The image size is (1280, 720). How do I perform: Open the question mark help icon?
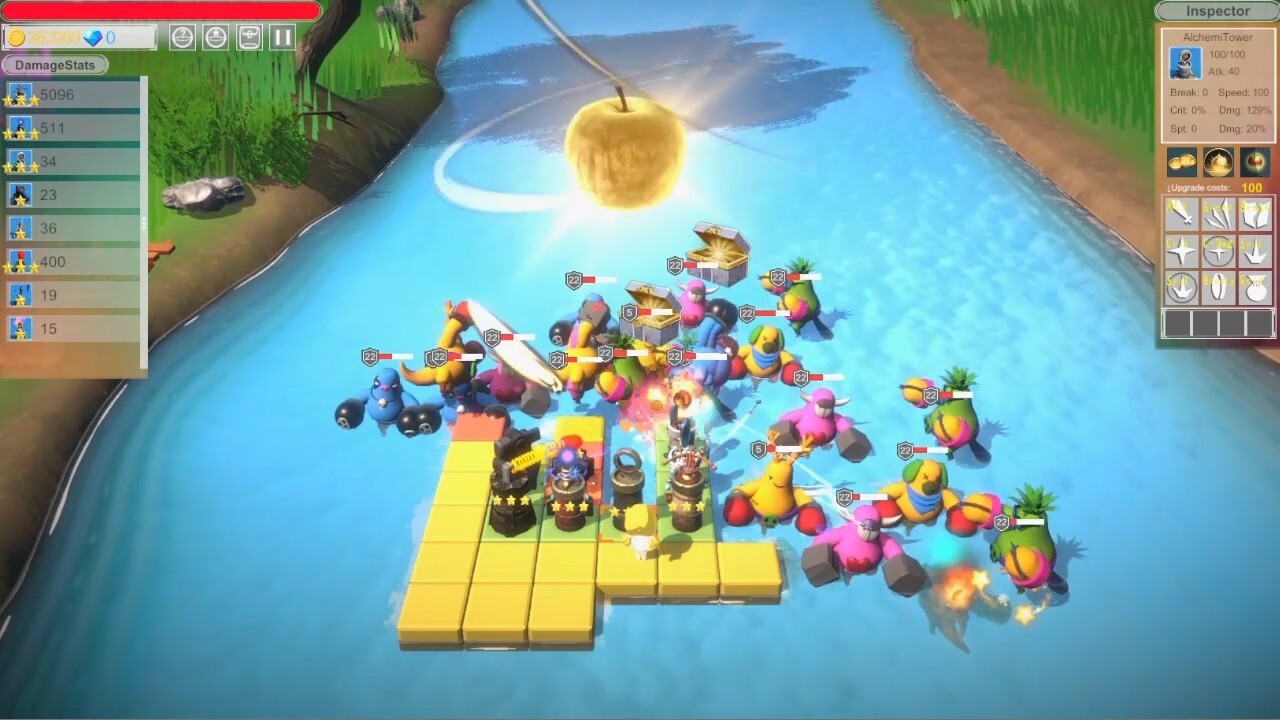point(182,36)
